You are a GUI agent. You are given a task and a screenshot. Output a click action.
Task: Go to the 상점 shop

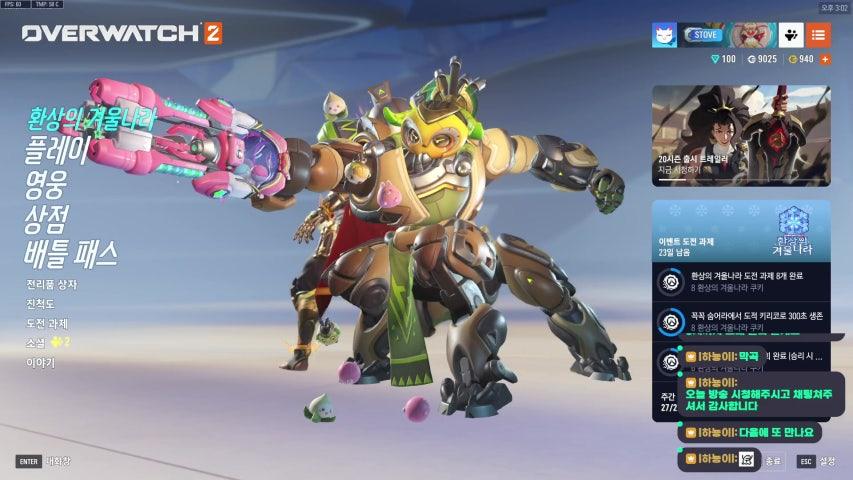47,218
